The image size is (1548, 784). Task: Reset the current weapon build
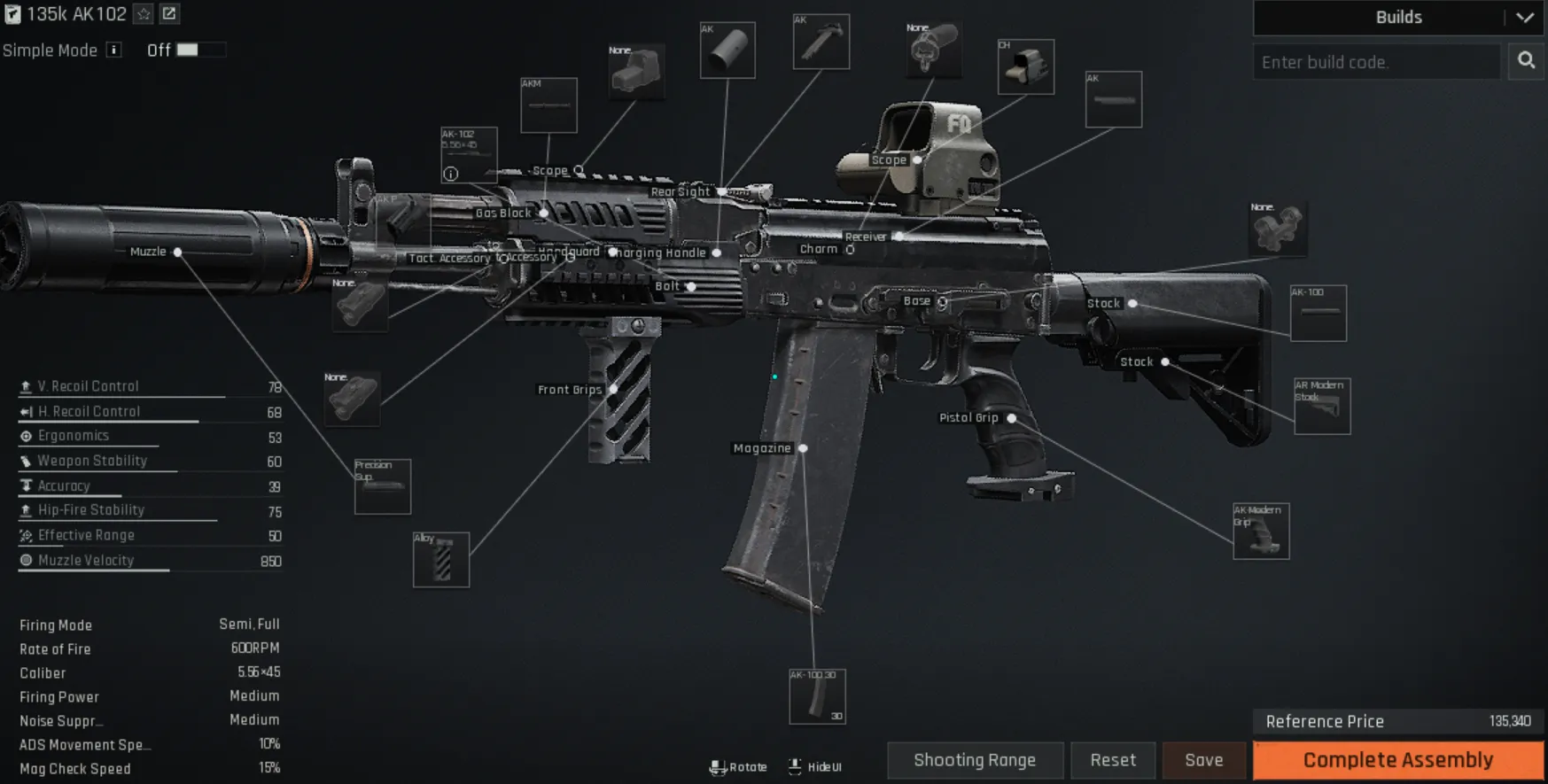click(x=1113, y=760)
